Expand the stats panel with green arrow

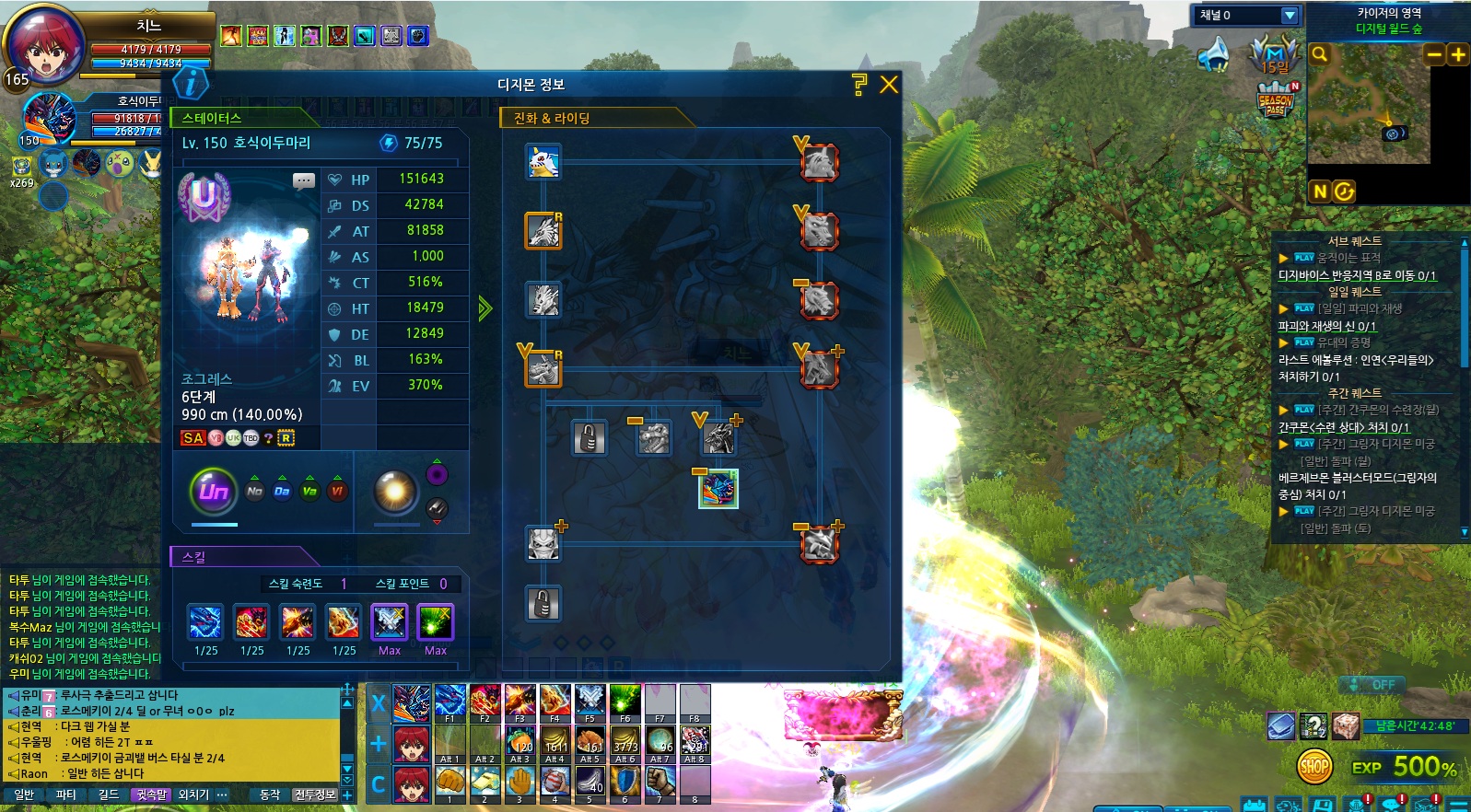coord(485,308)
